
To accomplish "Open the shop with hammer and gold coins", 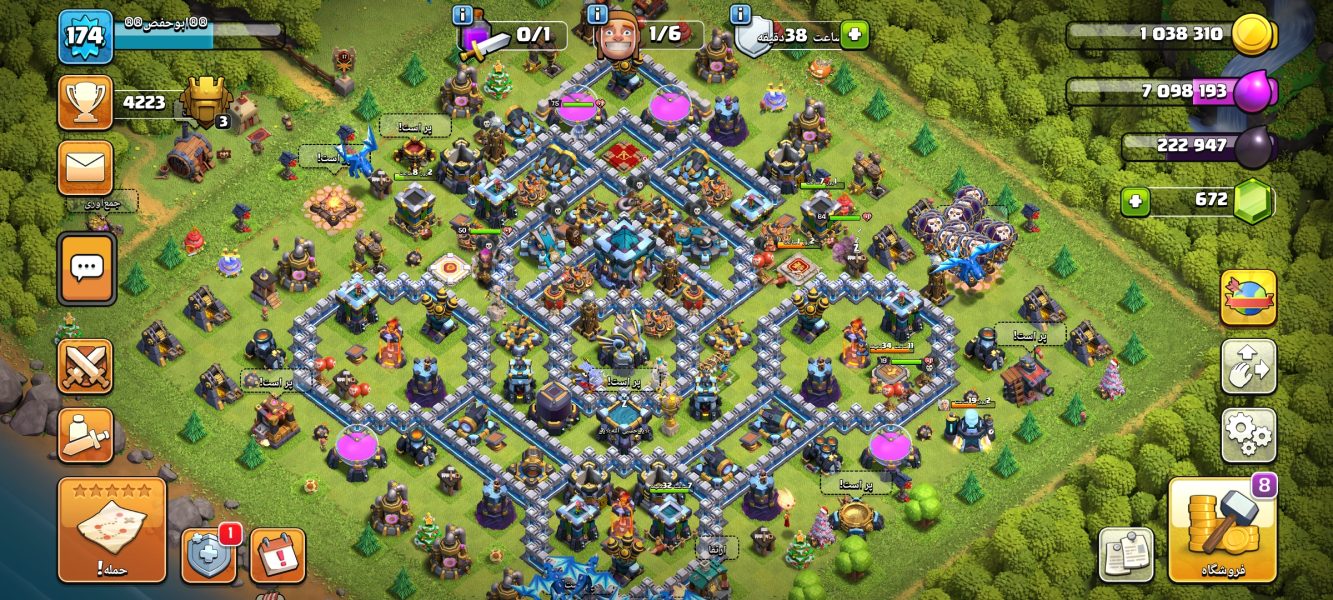I will [1222, 530].
